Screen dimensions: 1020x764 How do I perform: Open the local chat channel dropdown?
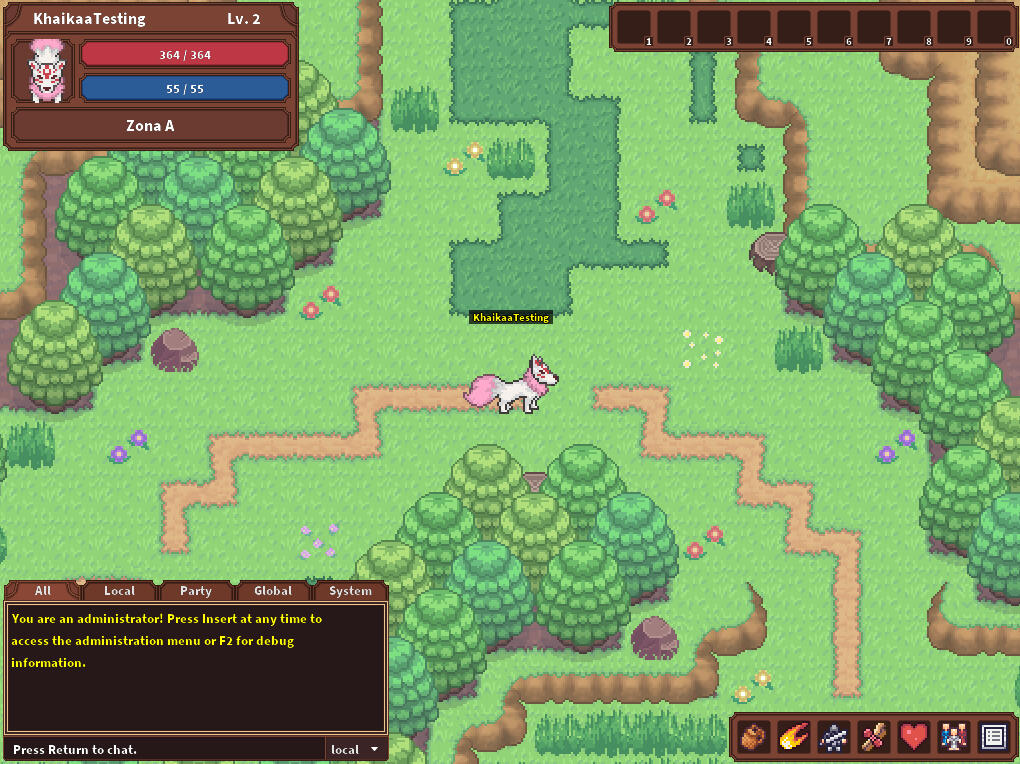tap(356, 749)
